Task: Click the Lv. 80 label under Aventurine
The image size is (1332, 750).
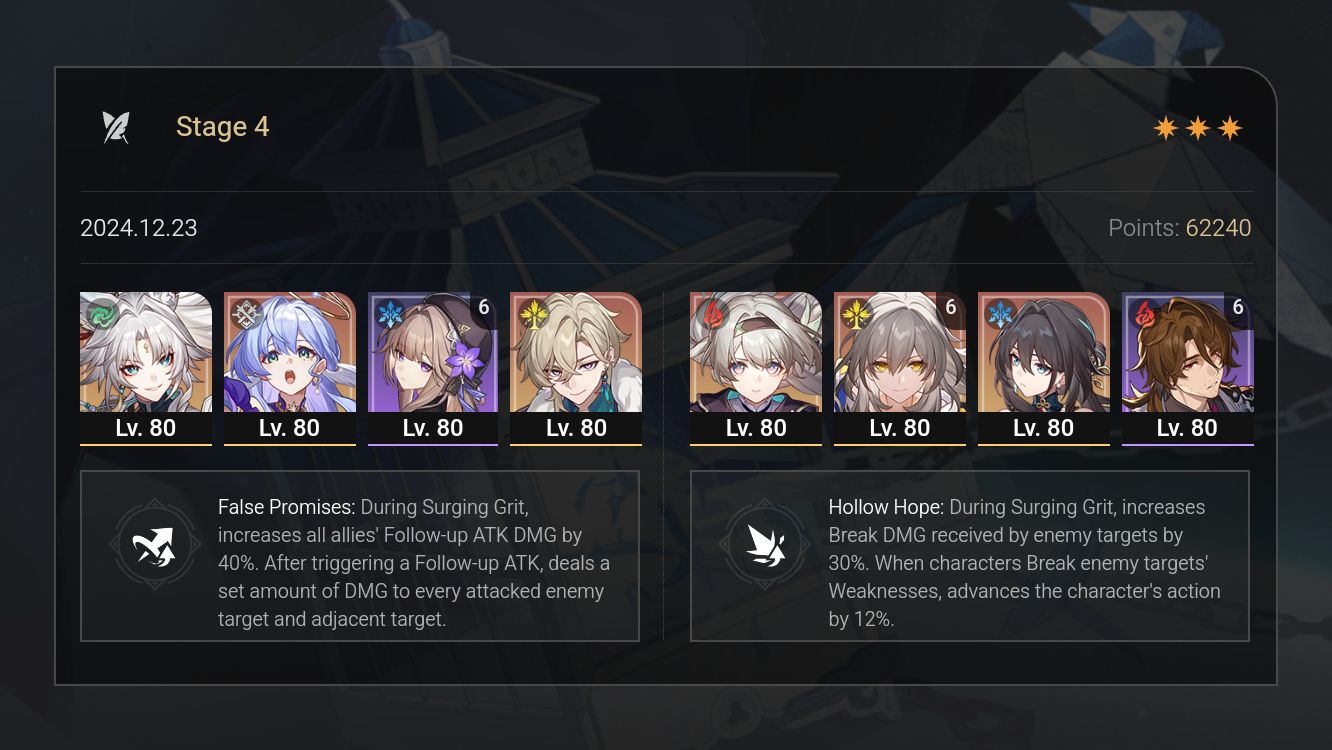Action: [x=576, y=428]
